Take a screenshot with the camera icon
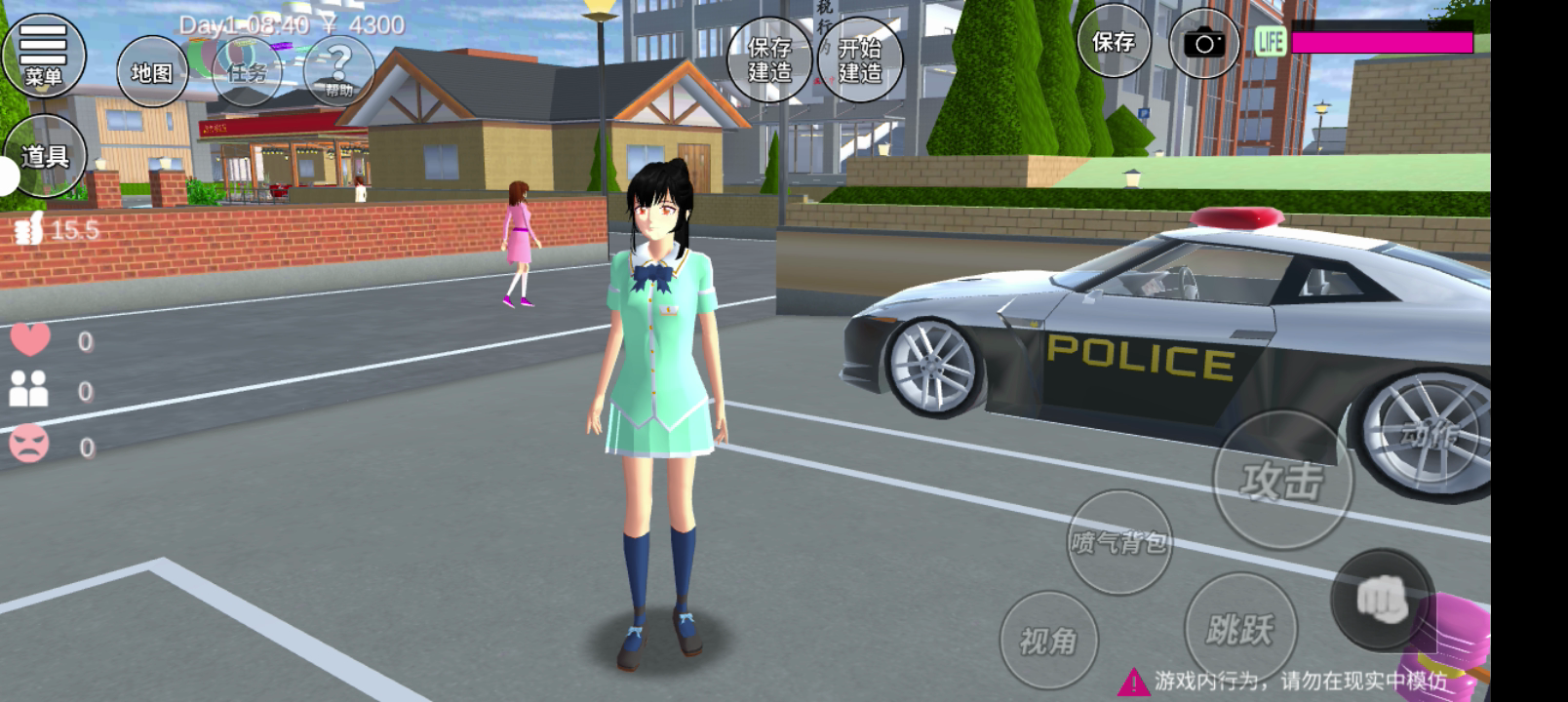 (x=1204, y=44)
